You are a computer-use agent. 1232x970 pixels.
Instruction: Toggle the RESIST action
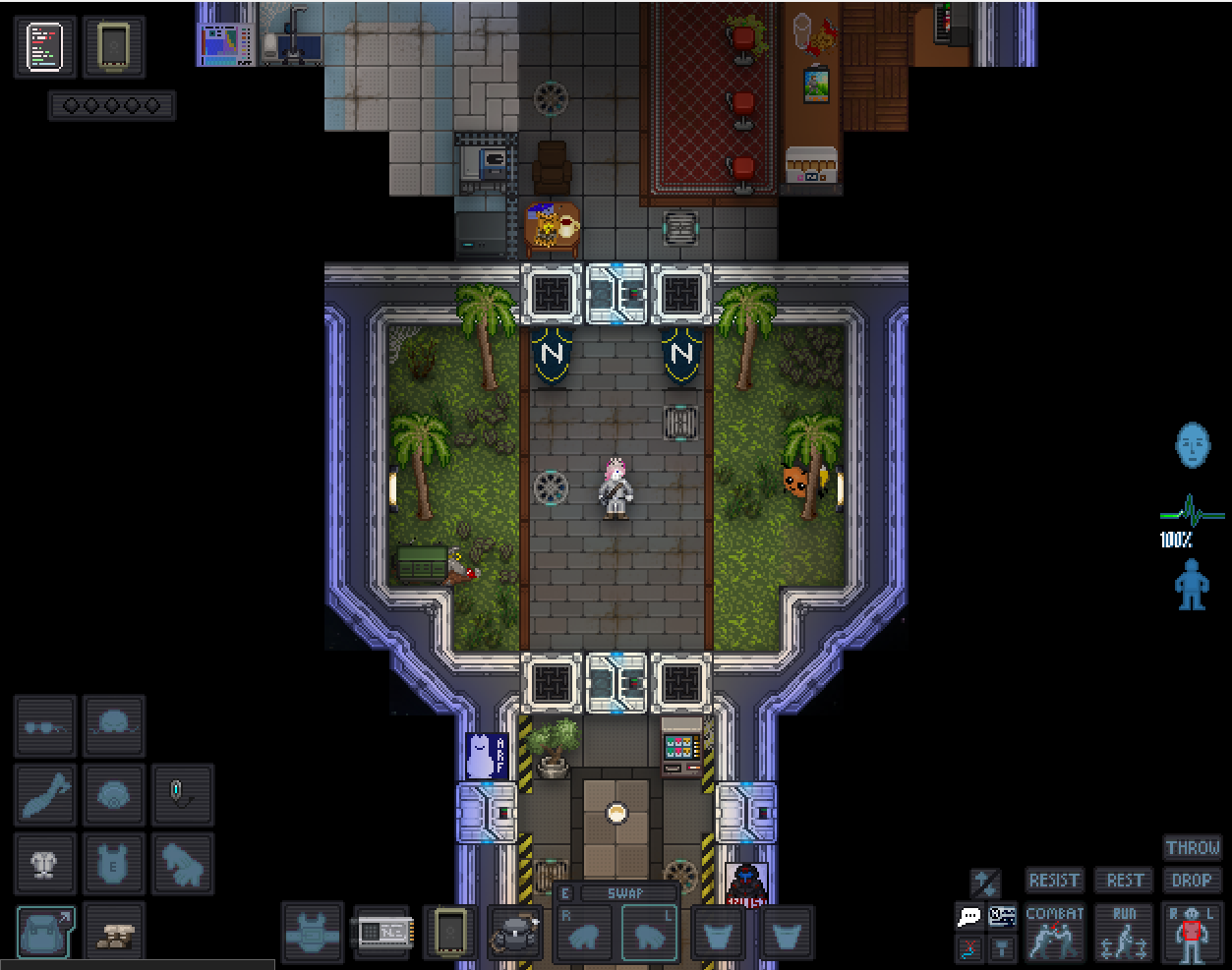[x=1053, y=881]
